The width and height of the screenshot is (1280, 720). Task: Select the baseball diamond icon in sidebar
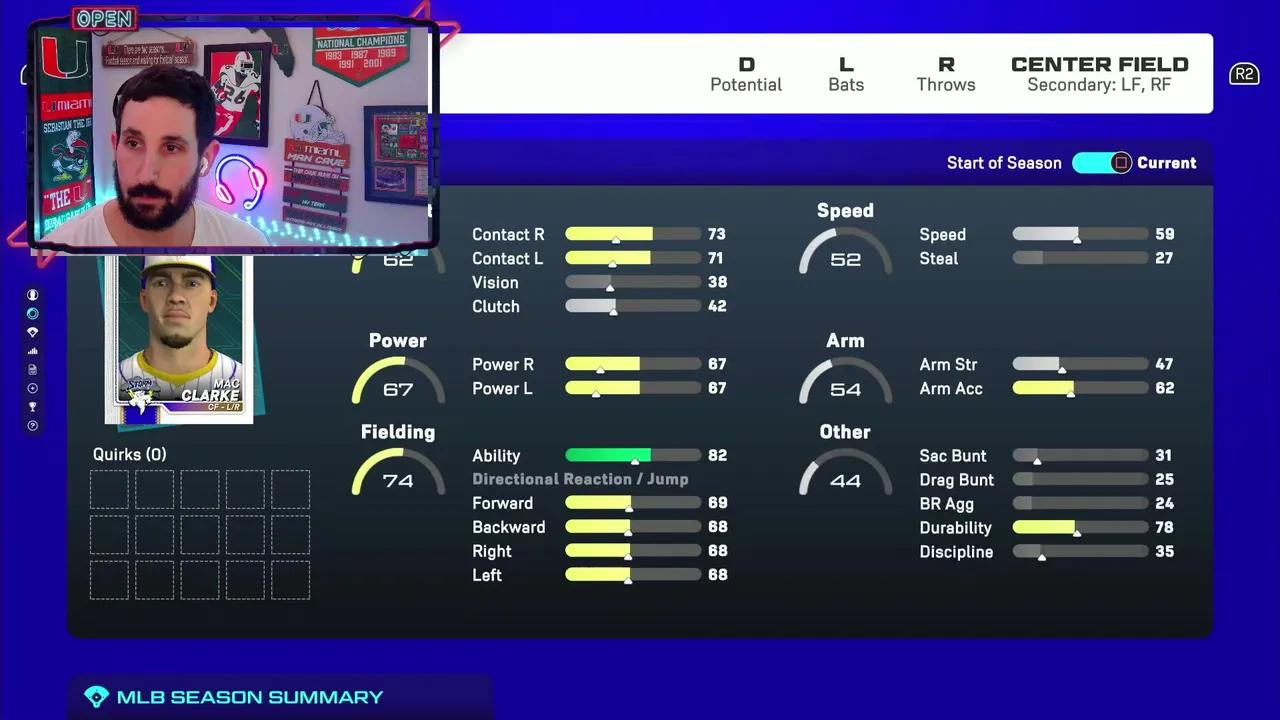[x=32, y=332]
